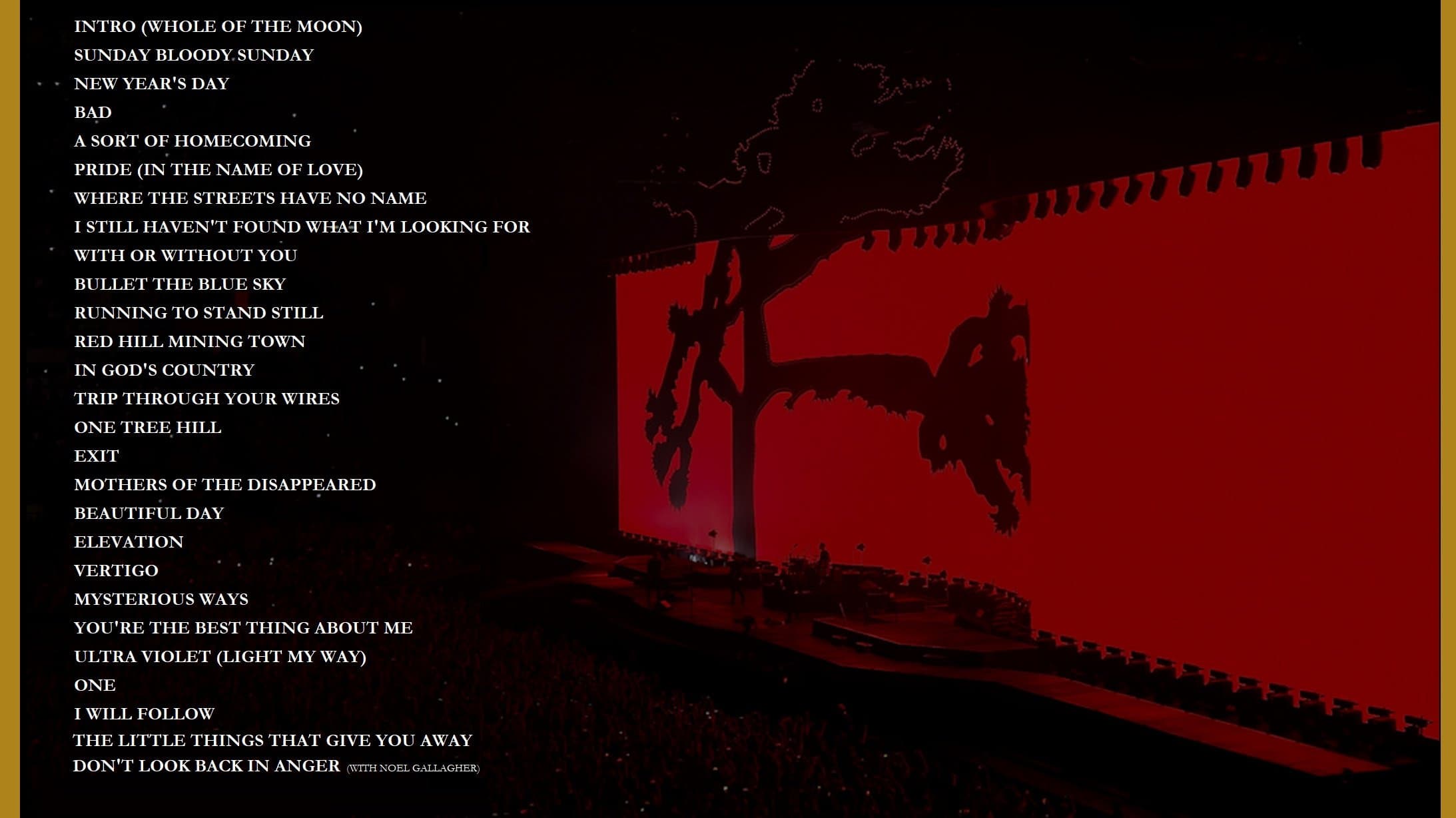This screenshot has height=818, width=1456.
Task: Choose Mothers of the Disappeared
Action: coord(224,485)
